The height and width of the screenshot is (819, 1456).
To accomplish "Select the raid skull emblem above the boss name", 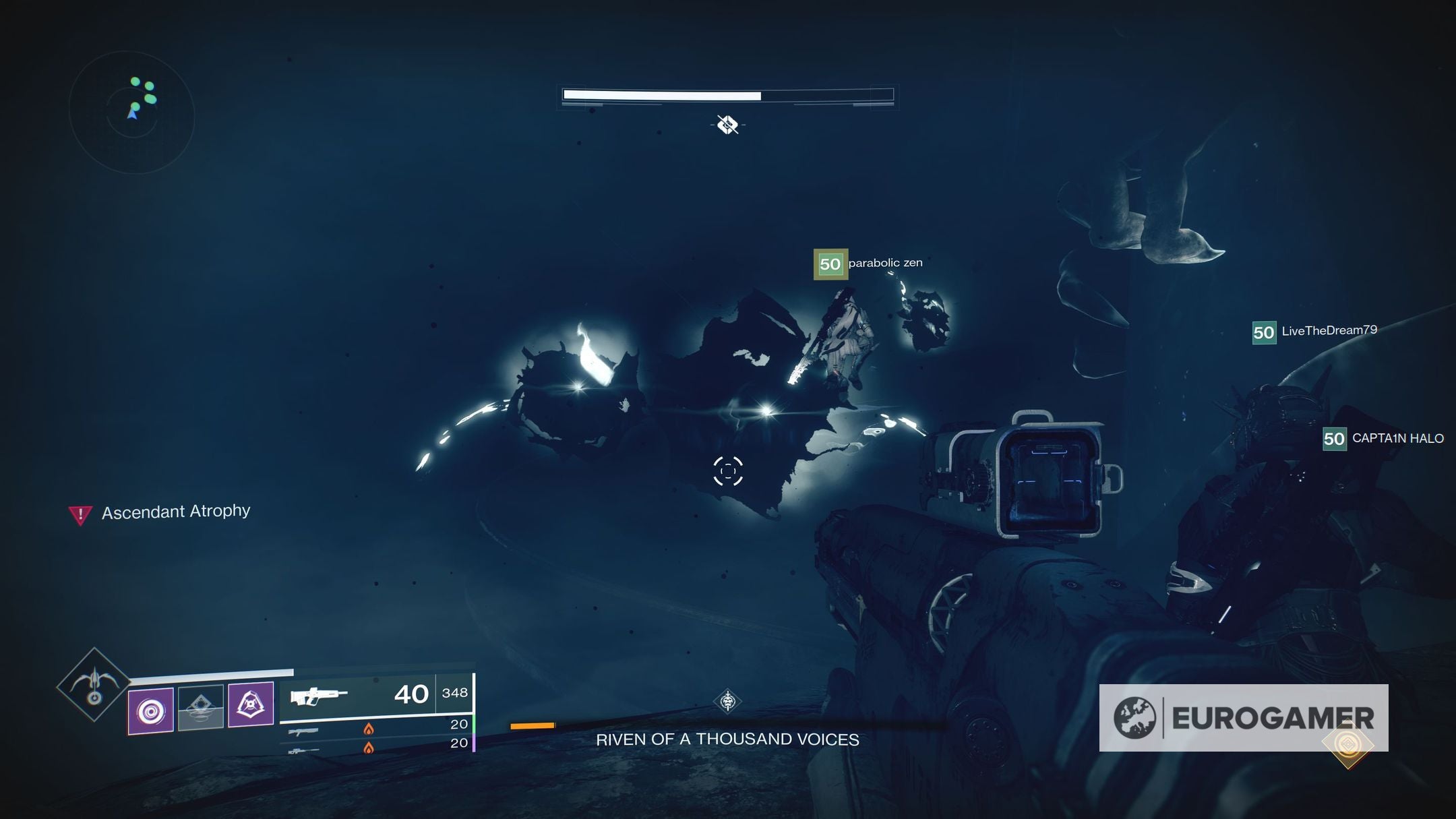I will [727, 702].
